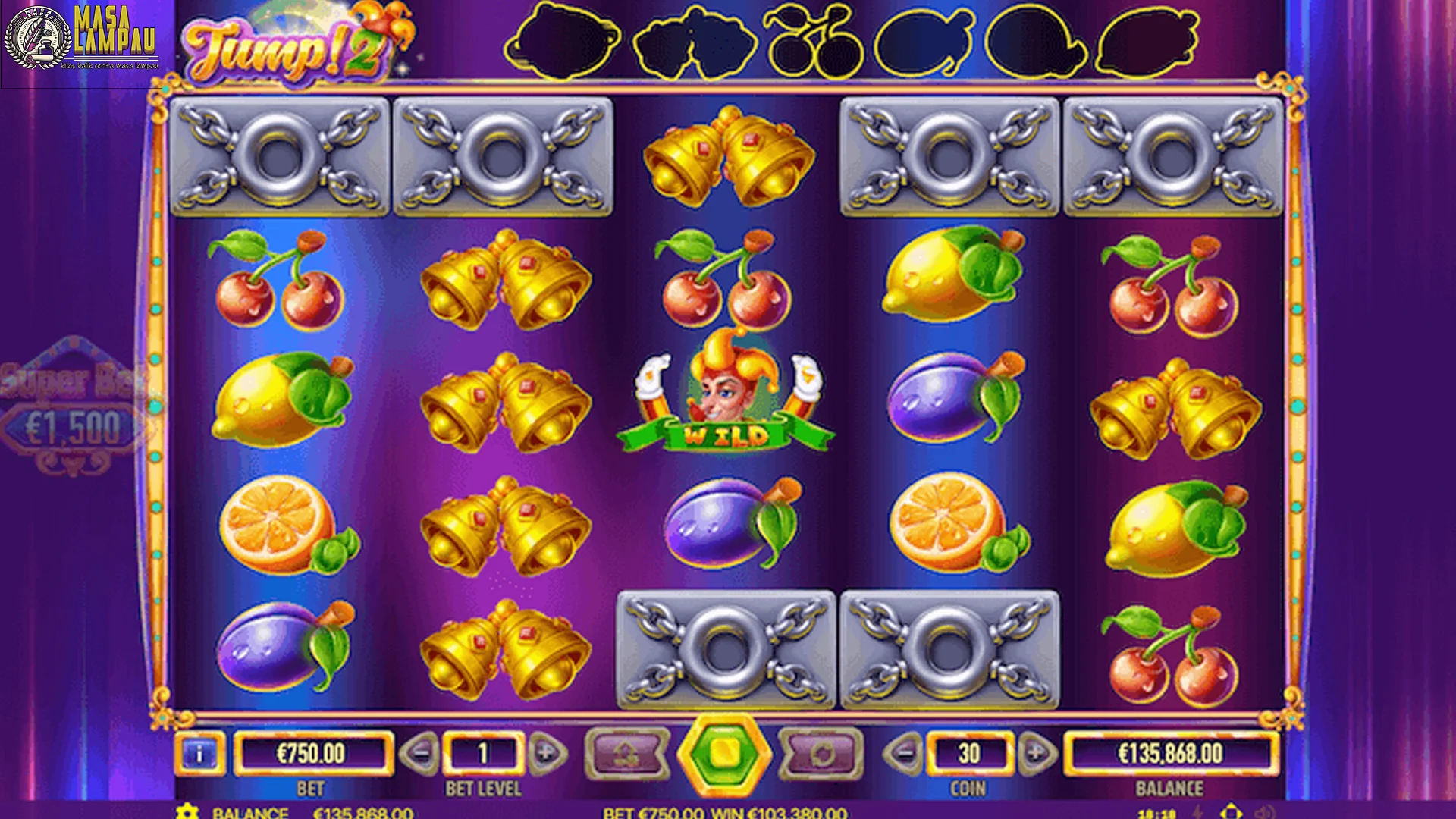1456x819 pixels.
Task: Toggle fullscreen with the arrows icon
Action: [x=1232, y=813]
